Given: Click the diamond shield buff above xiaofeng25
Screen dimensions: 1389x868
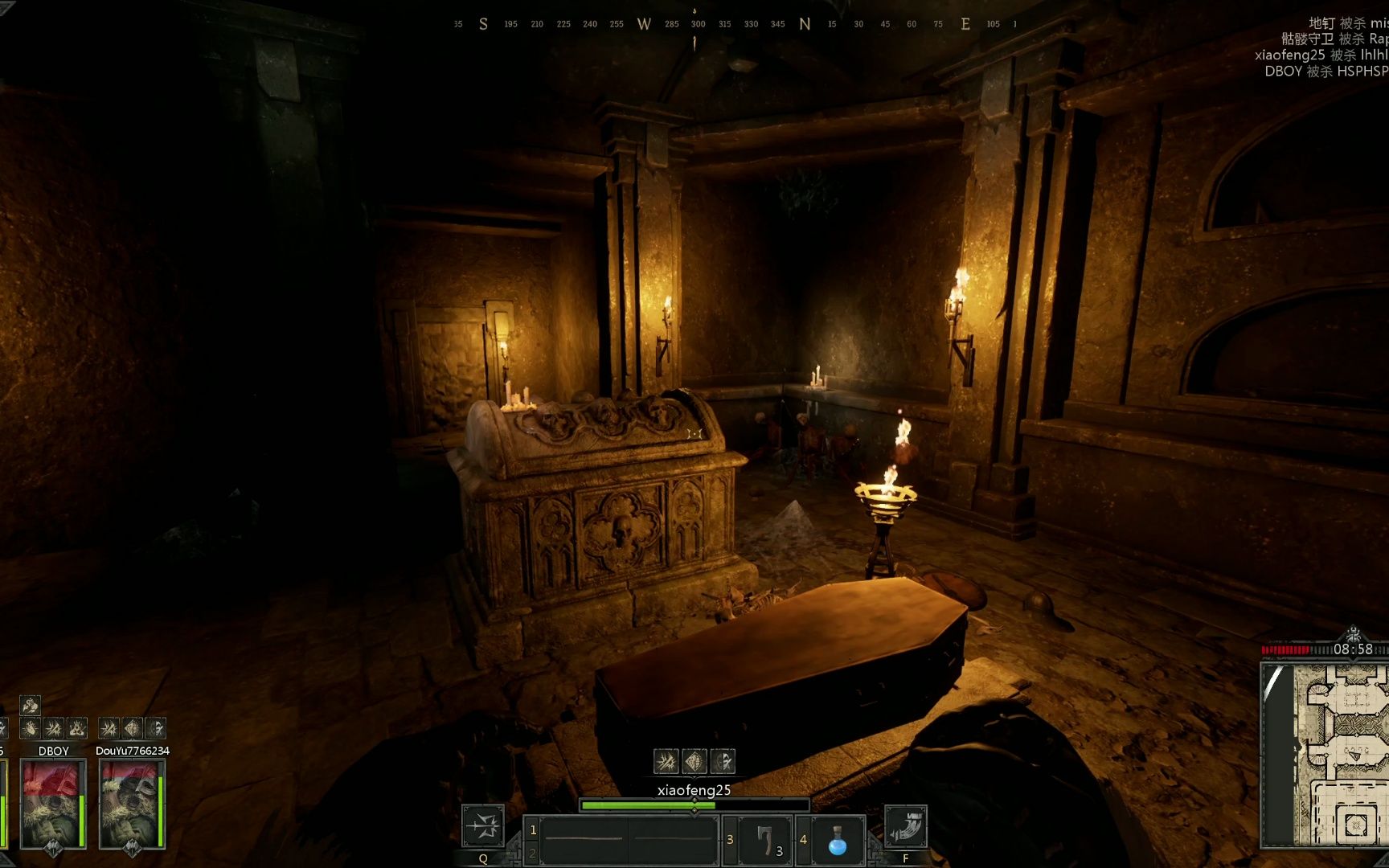Looking at the screenshot, I should [694, 760].
